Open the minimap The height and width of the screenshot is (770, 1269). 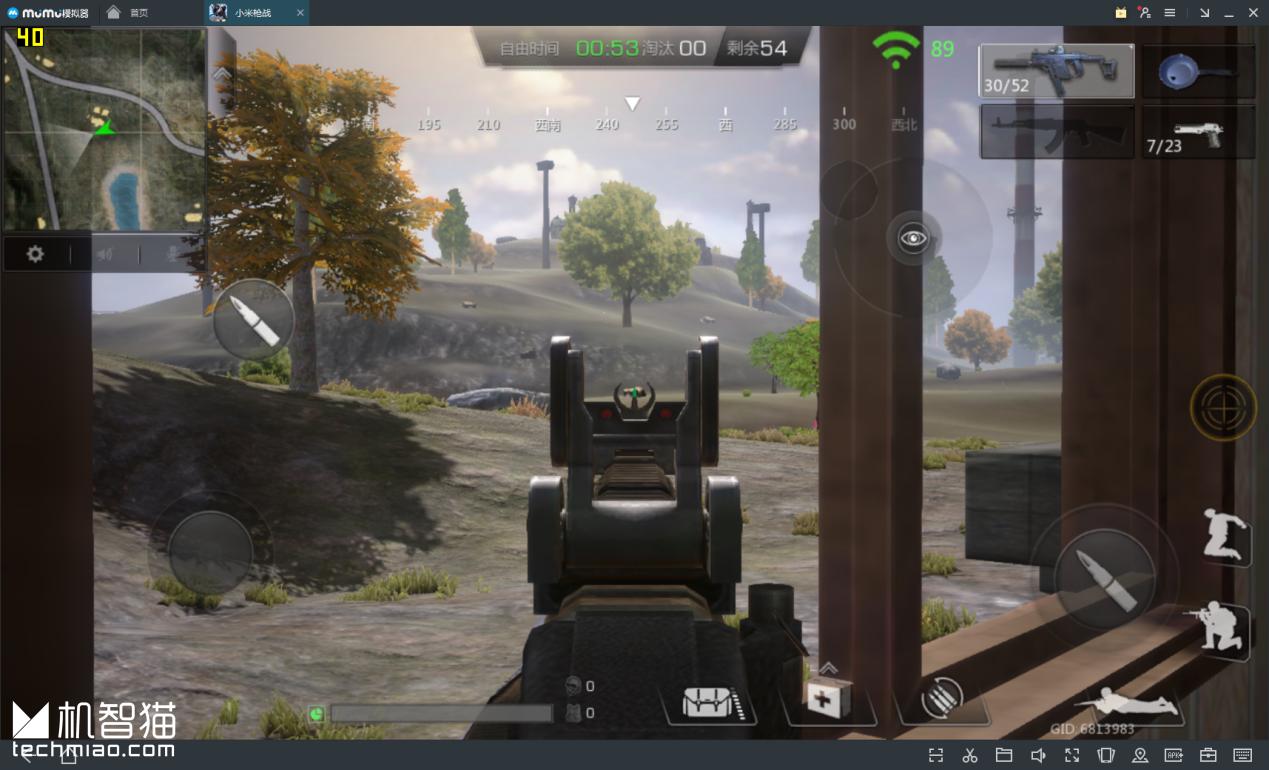pos(103,130)
